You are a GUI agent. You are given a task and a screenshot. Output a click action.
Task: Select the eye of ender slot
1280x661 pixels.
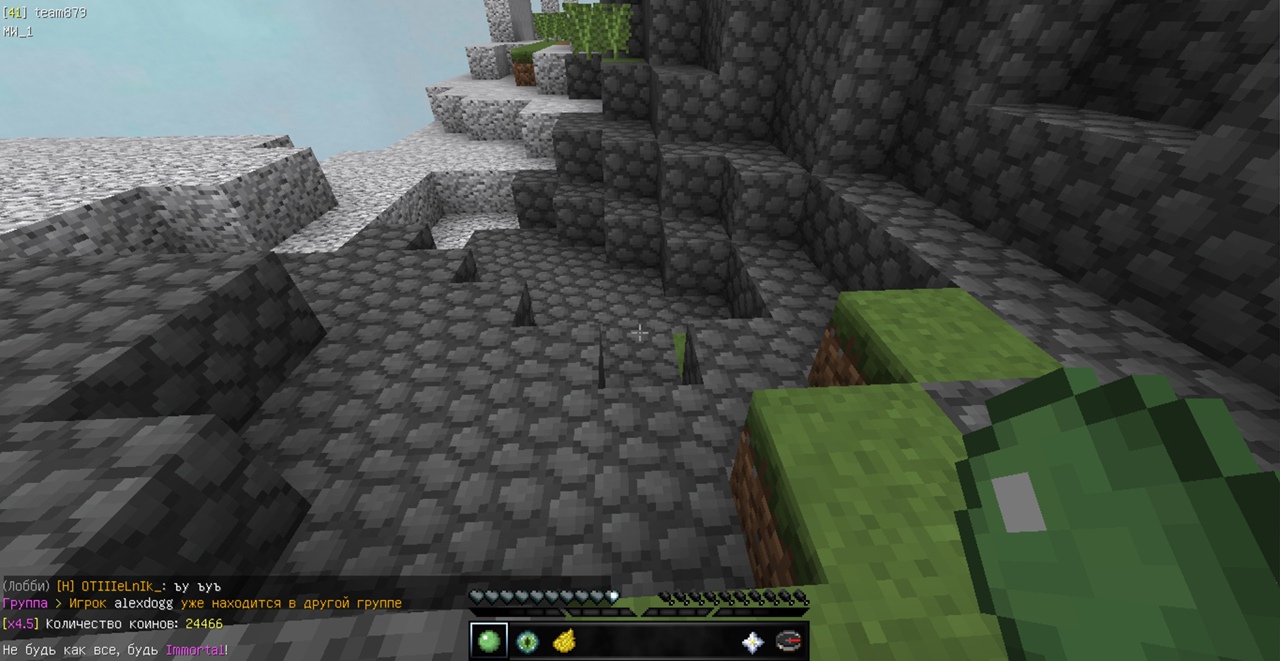[x=527, y=641]
